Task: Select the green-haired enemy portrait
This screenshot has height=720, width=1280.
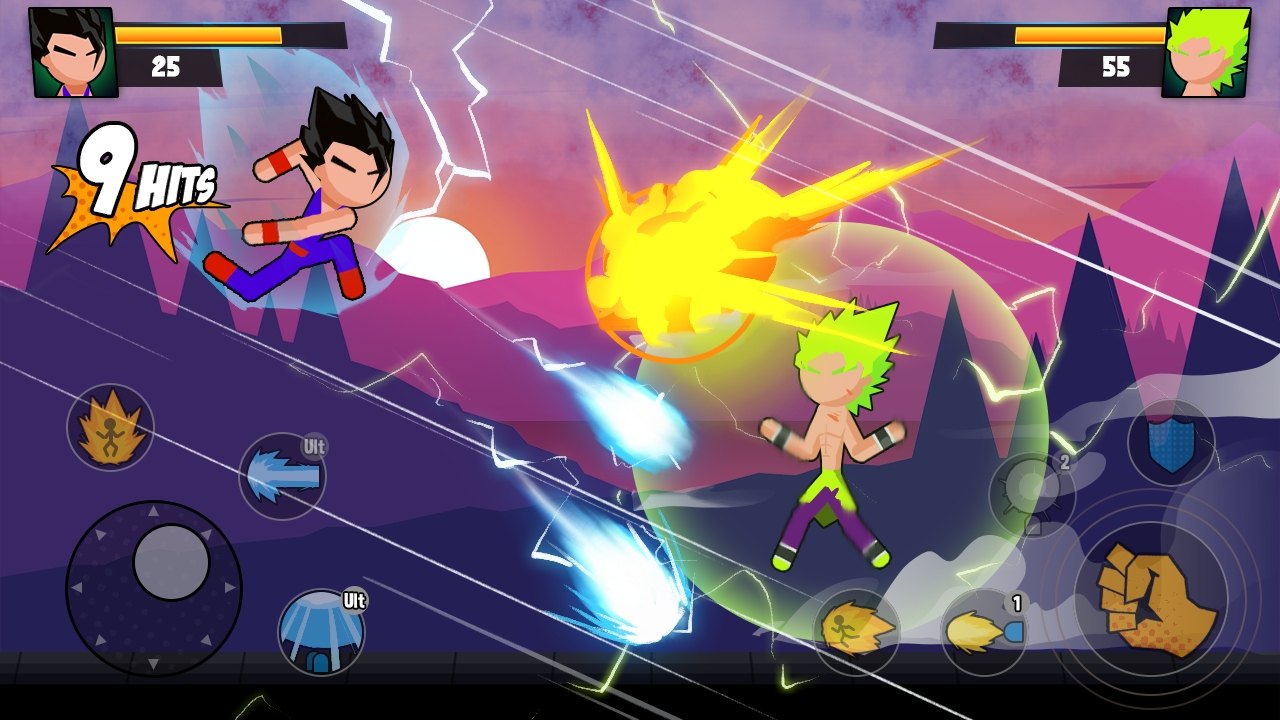Action: 1206,52
